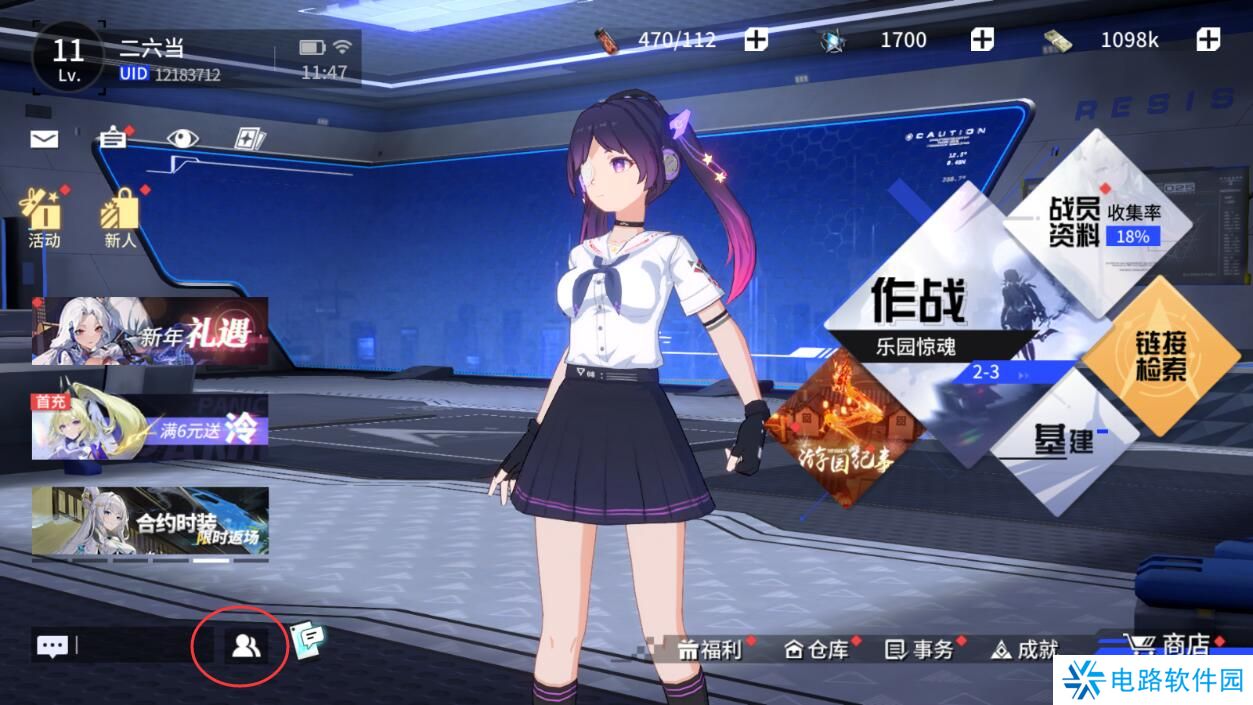Open the mail envelope icon
The image size is (1253, 705).
(44, 139)
